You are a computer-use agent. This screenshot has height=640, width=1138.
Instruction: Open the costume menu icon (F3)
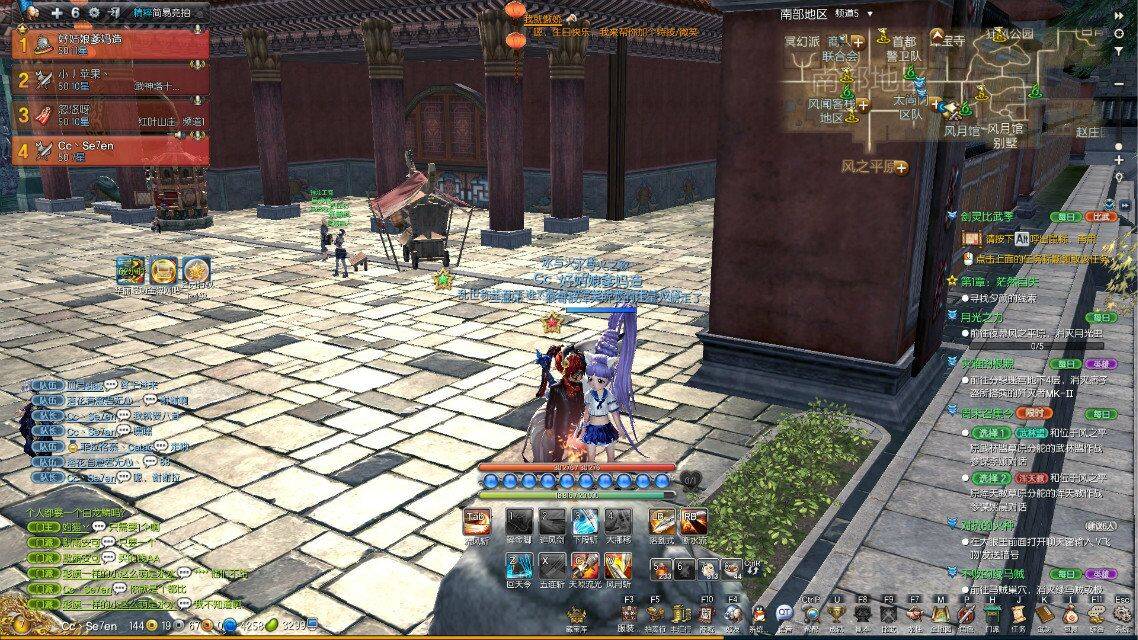[x=628, y=613]
